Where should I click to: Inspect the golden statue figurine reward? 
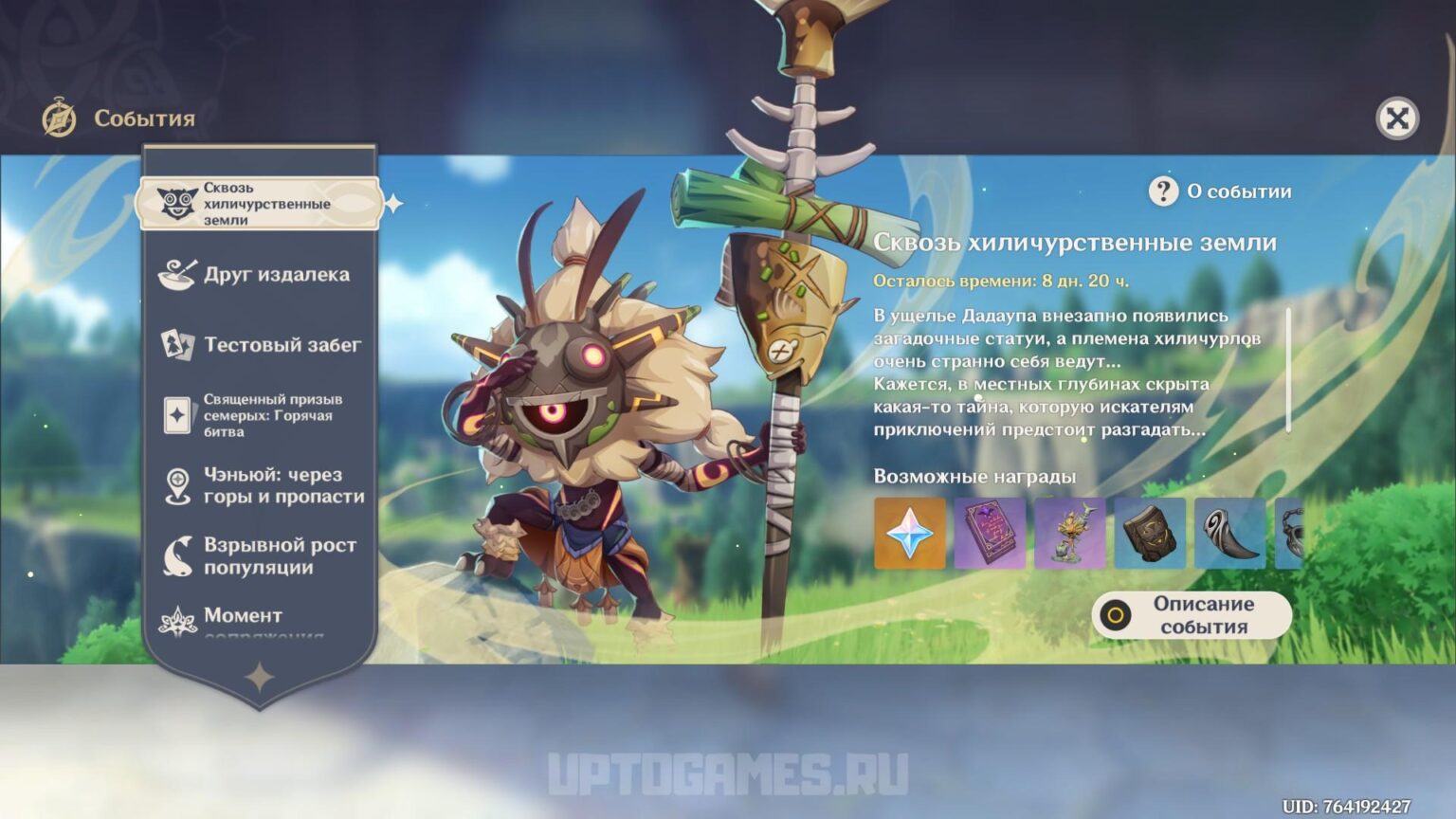point(1069,534)
